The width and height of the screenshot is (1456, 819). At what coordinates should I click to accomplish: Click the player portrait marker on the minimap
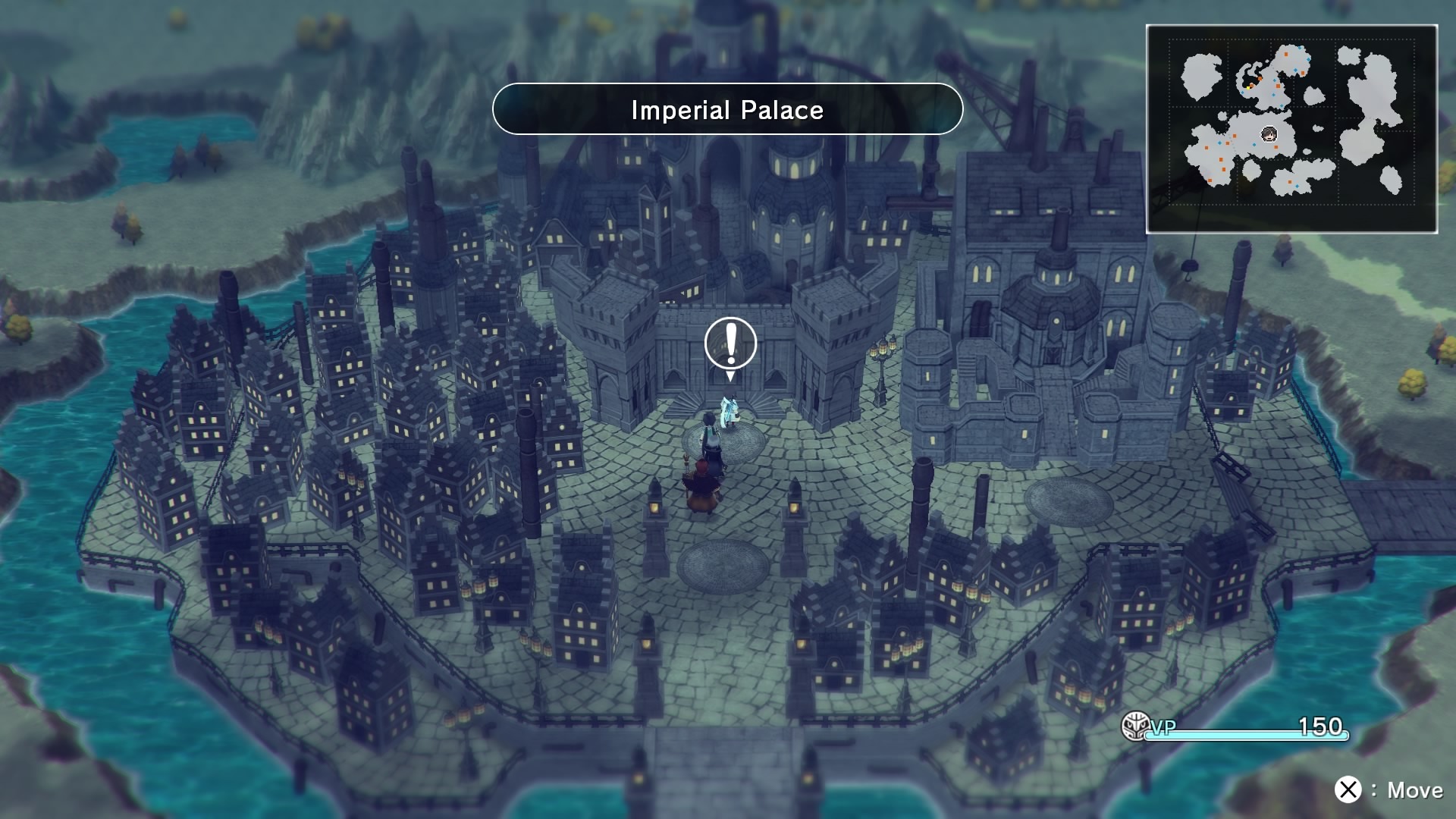click(1268, 135)
